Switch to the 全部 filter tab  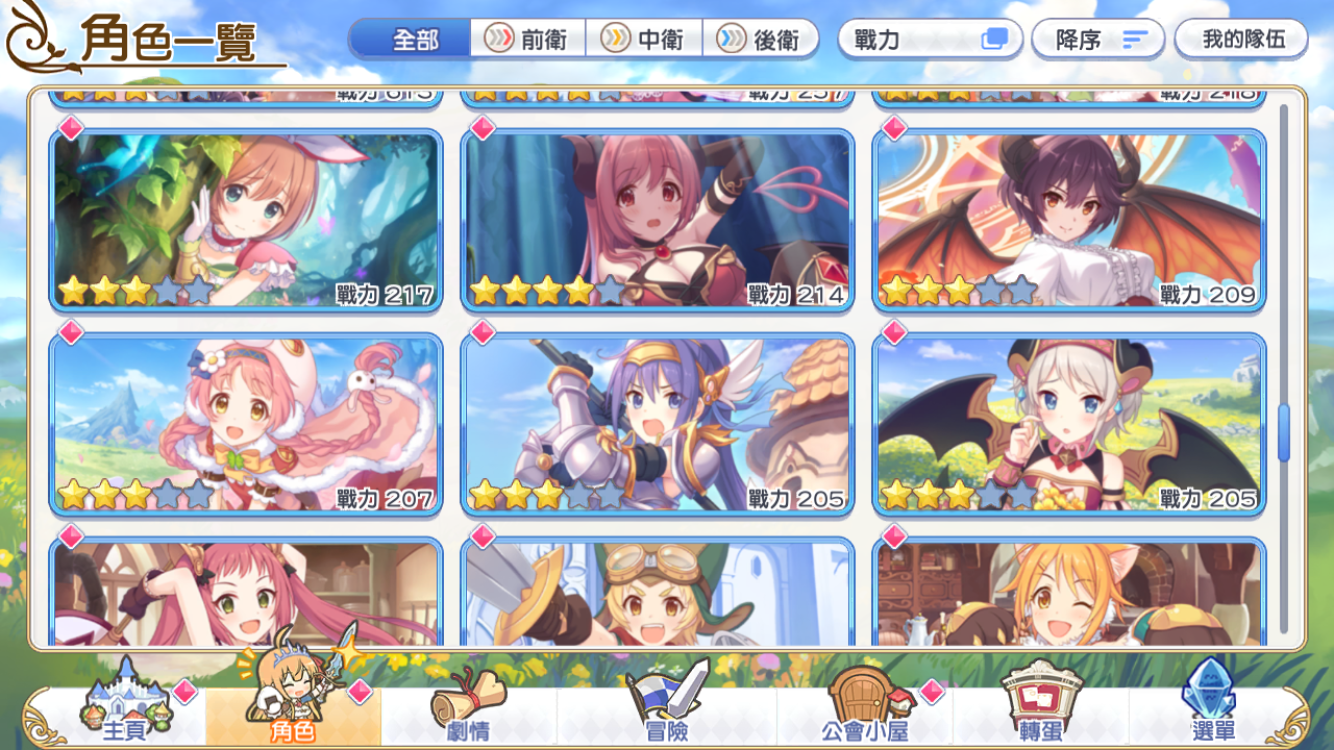coord(411,39)
